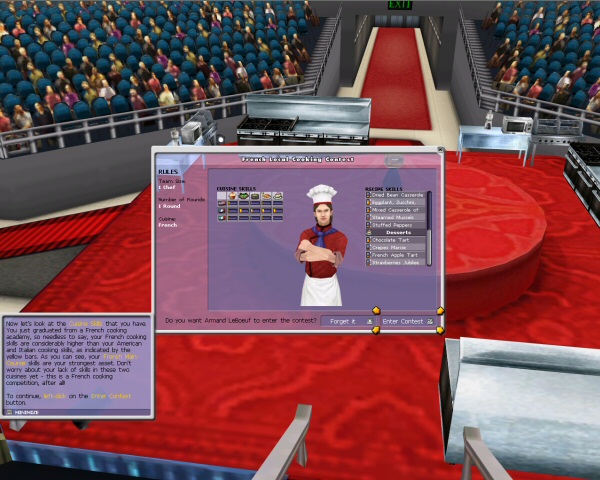600x480 pixels.
Task: Select the Dried Bean Casserole recipe
Action: coord(397,194)
